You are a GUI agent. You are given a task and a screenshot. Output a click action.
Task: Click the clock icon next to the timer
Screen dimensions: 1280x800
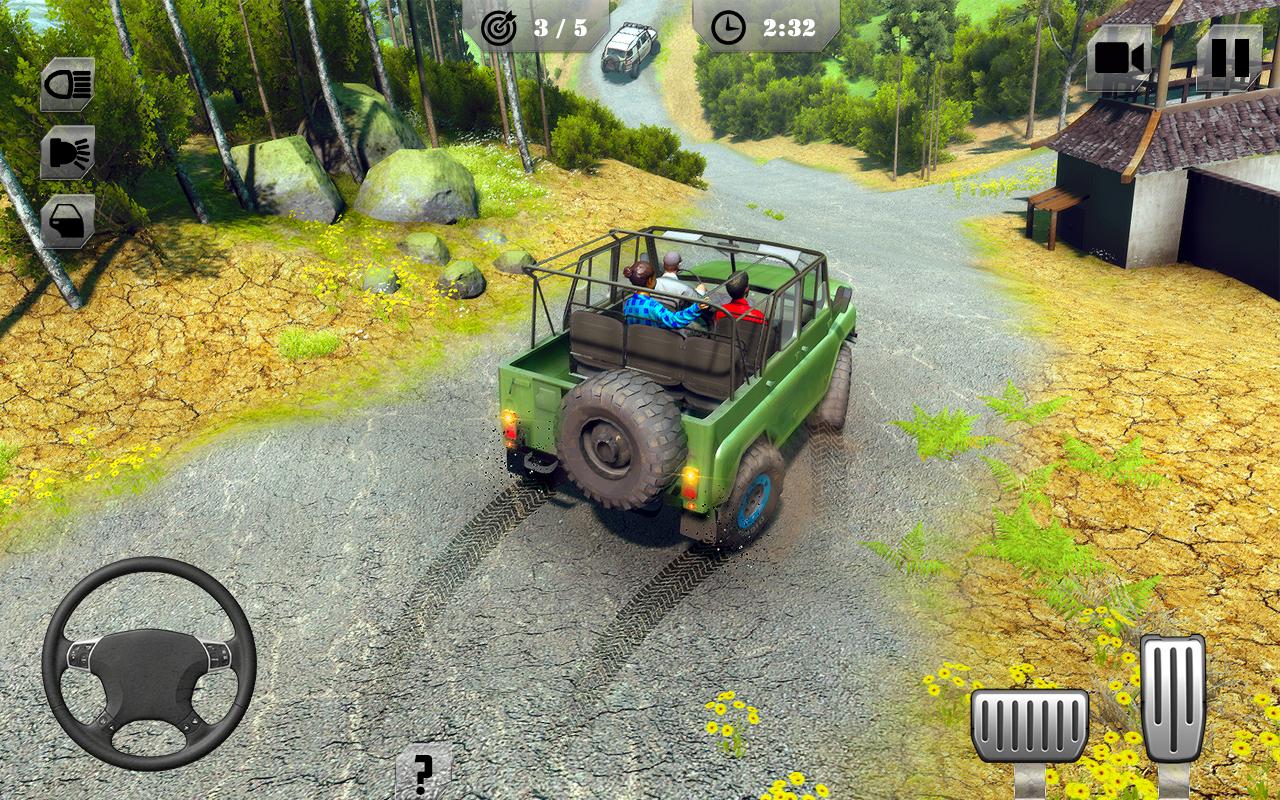pyautogui.click(x=728, y=27)
